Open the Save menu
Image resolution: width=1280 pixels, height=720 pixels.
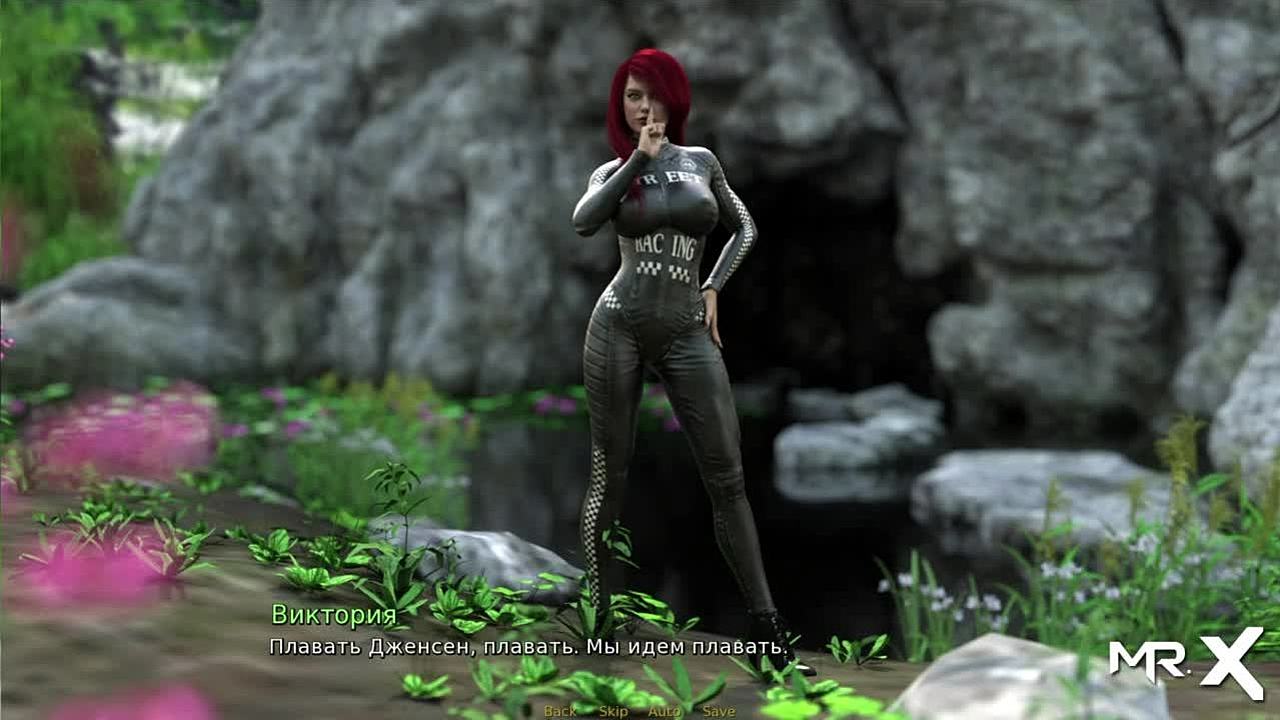[718, 711]
